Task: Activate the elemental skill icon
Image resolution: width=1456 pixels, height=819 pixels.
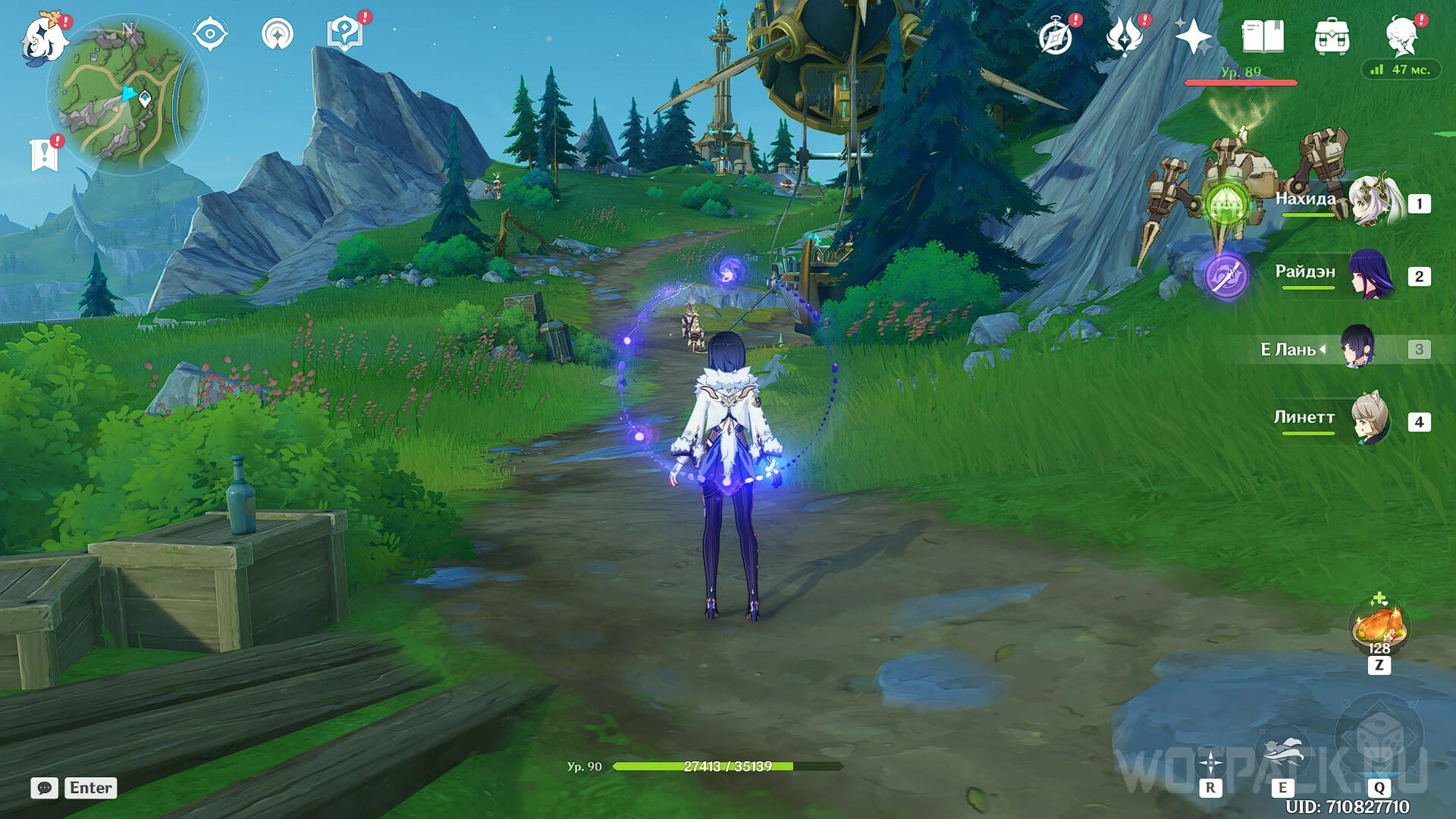Action: click(x=1282, y=752)
